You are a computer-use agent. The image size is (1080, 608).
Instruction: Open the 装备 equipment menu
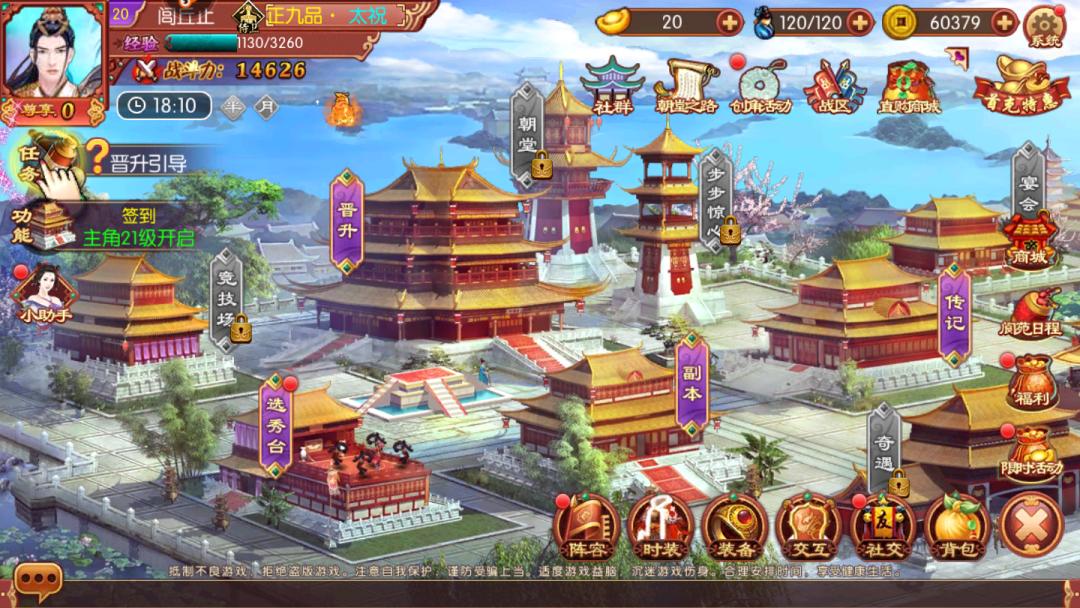(734, 526)
